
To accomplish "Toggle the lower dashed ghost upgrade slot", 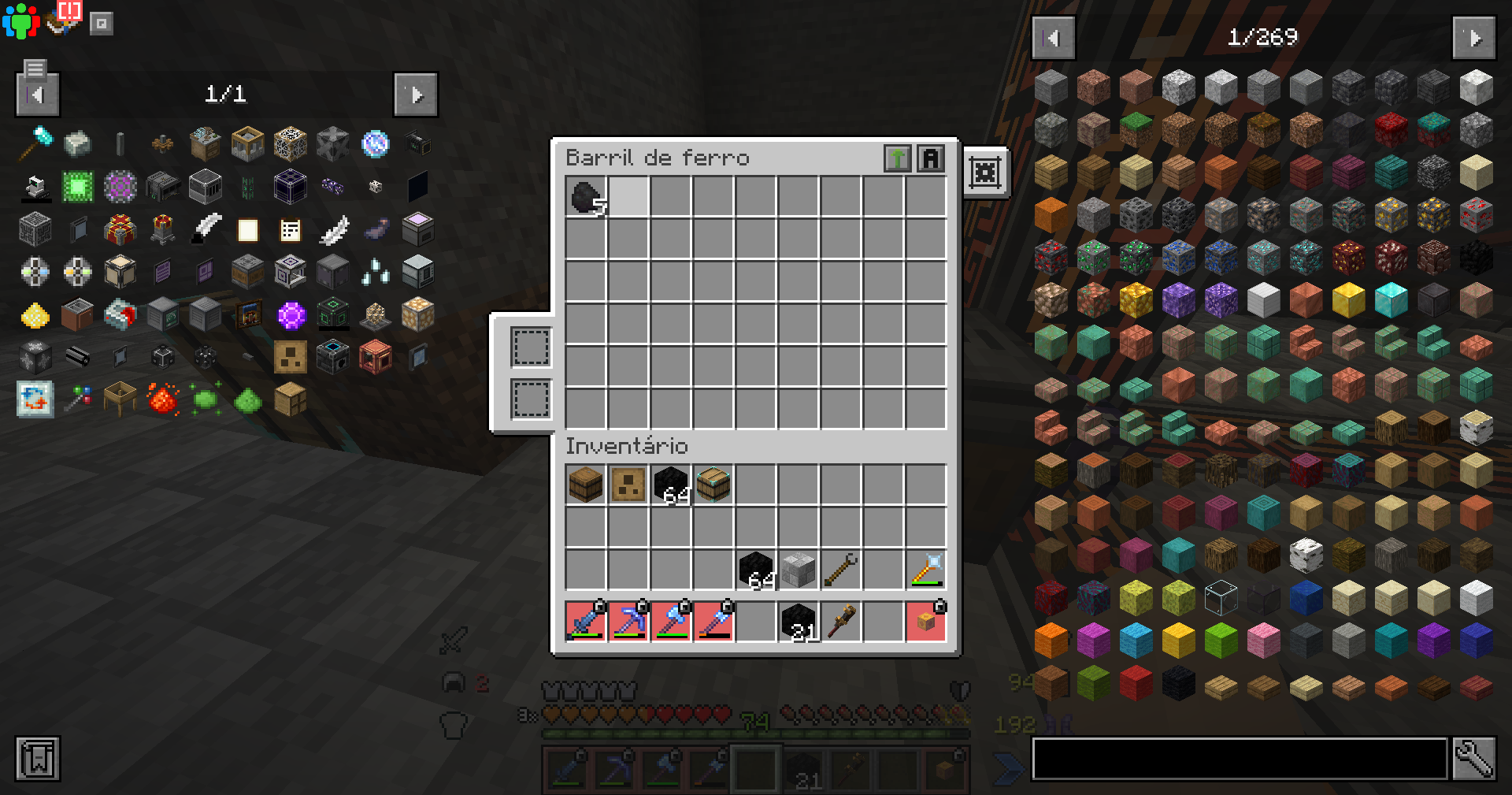I will pos(529,398).
